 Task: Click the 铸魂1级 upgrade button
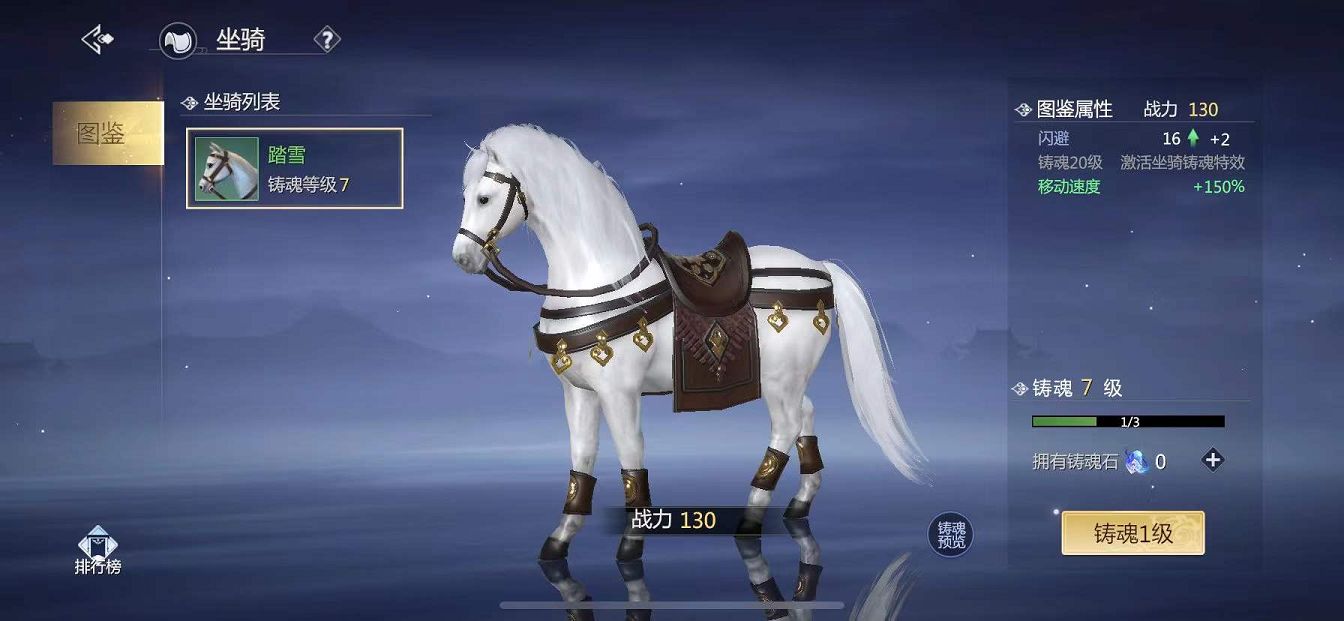(x=1133, y=533)
